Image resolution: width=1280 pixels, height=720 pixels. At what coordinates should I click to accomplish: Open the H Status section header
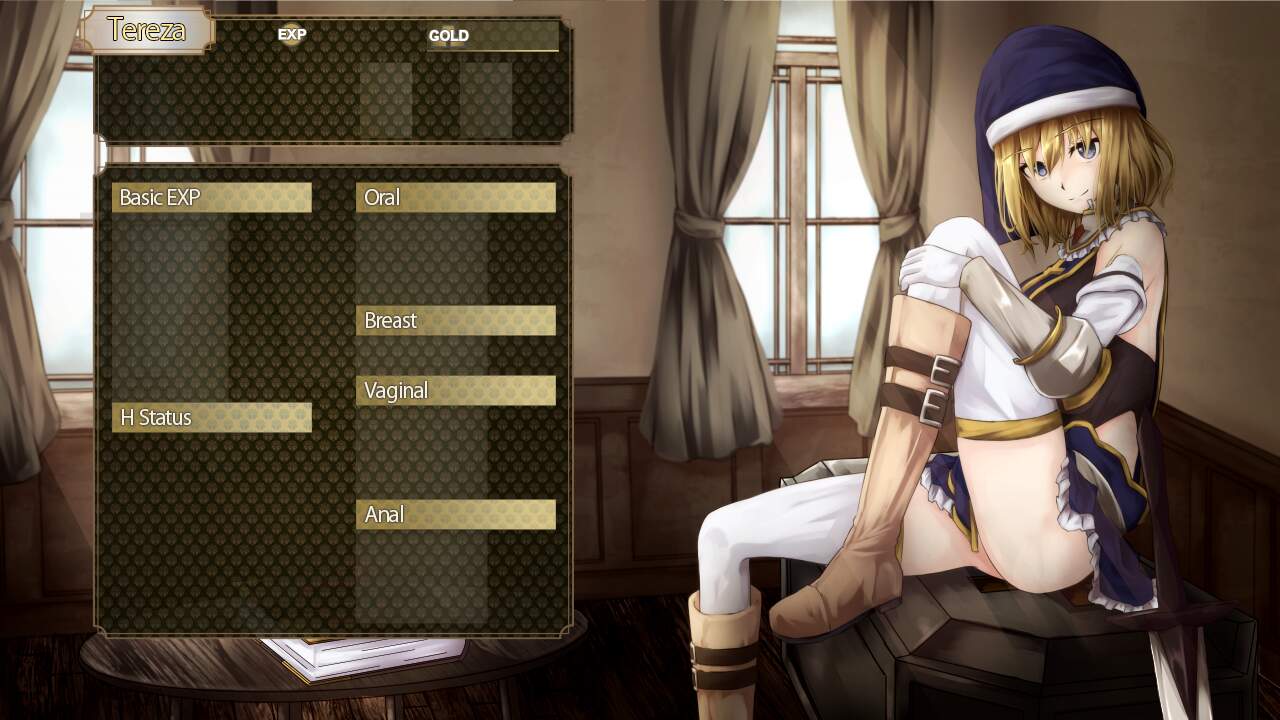click(211, 418)
